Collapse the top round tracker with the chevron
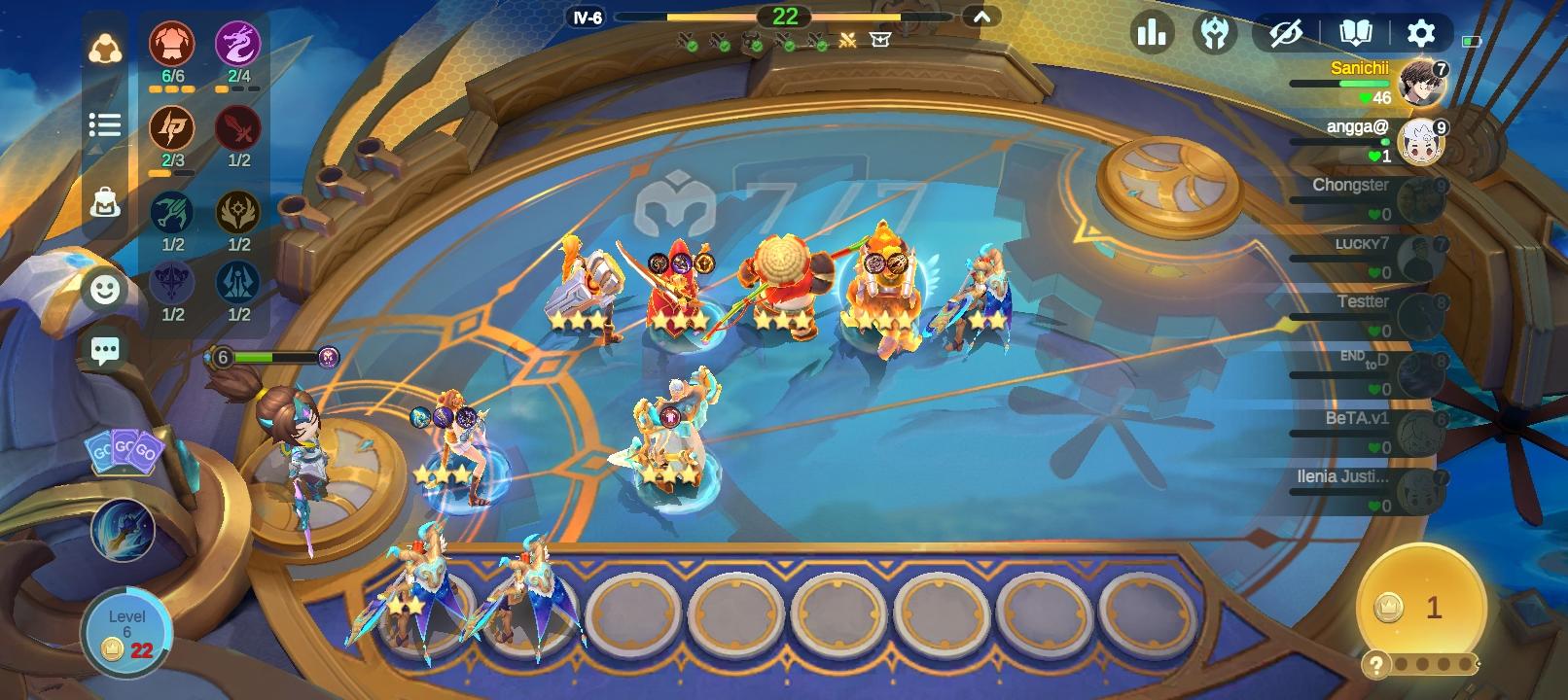1568x700 pixels. click(x=982, y=17)
